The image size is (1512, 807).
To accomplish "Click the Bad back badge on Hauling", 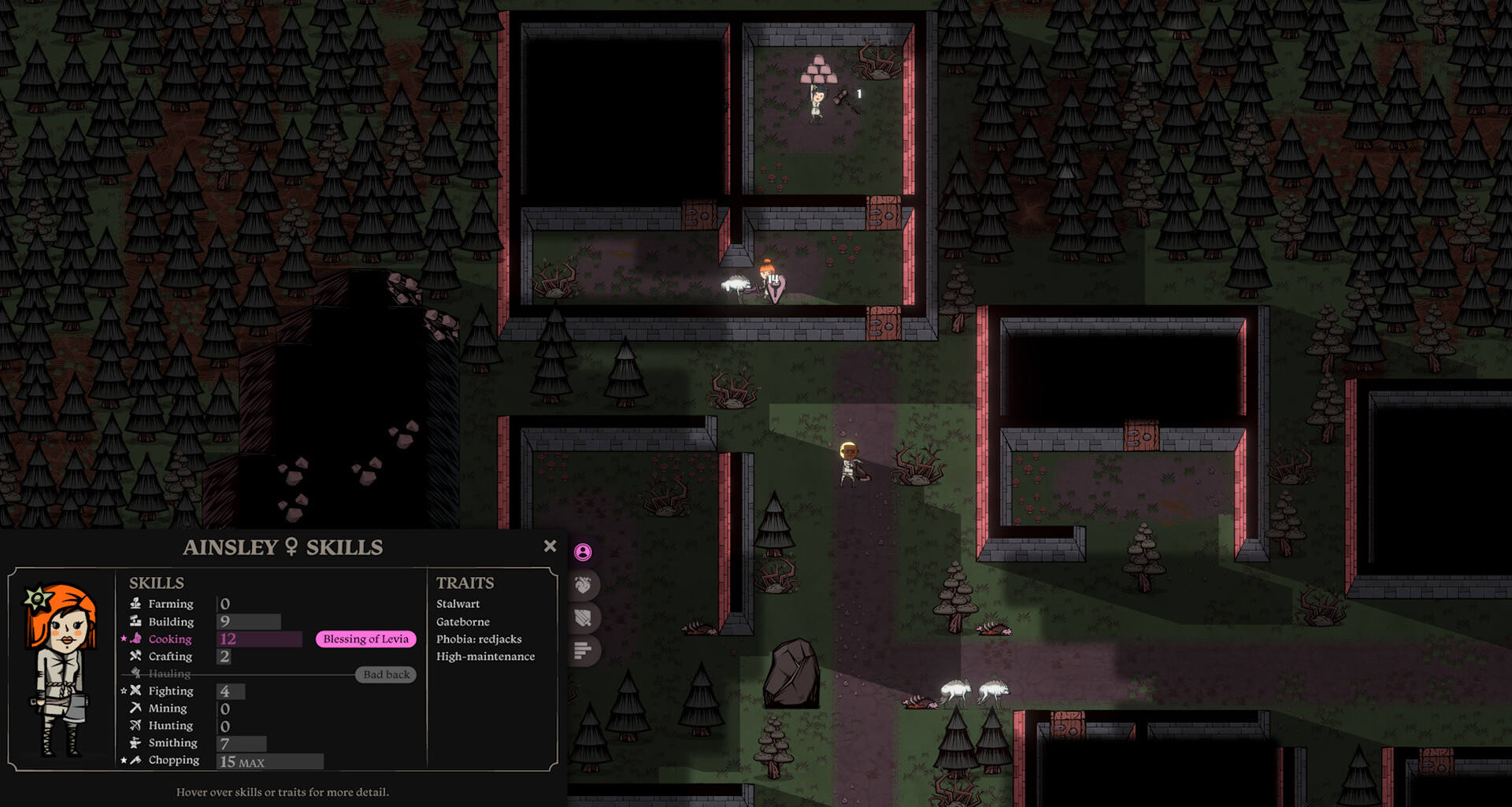I will (x=386, y=674).
